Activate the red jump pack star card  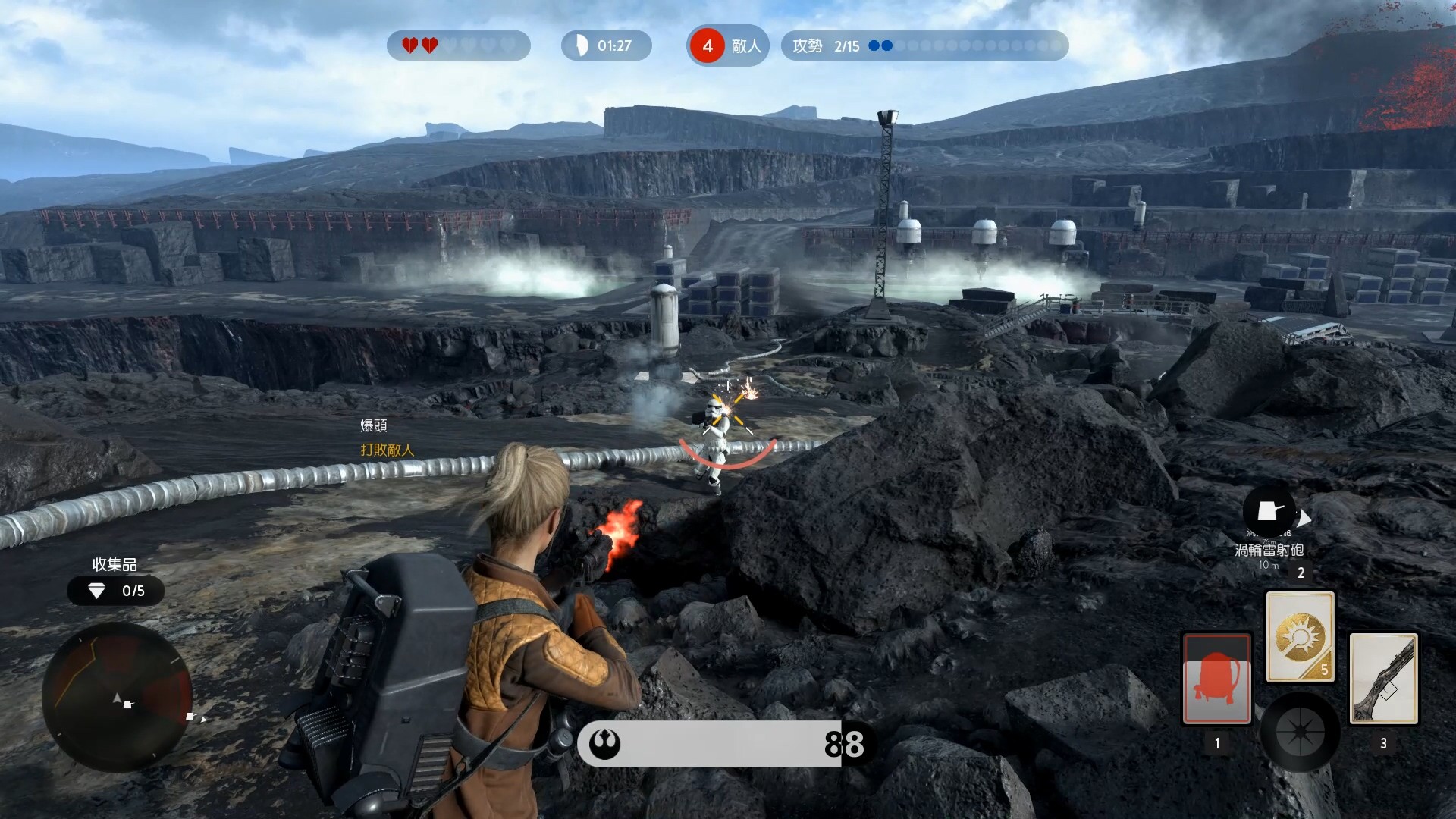click(1217, 679)
